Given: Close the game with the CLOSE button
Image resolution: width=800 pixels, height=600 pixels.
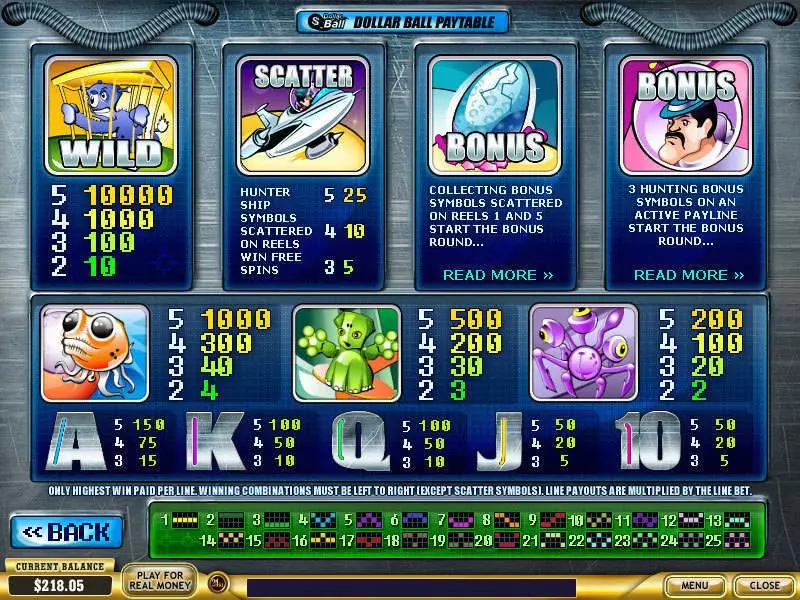Looking at the screenshot, I should [x=765, y=585].
